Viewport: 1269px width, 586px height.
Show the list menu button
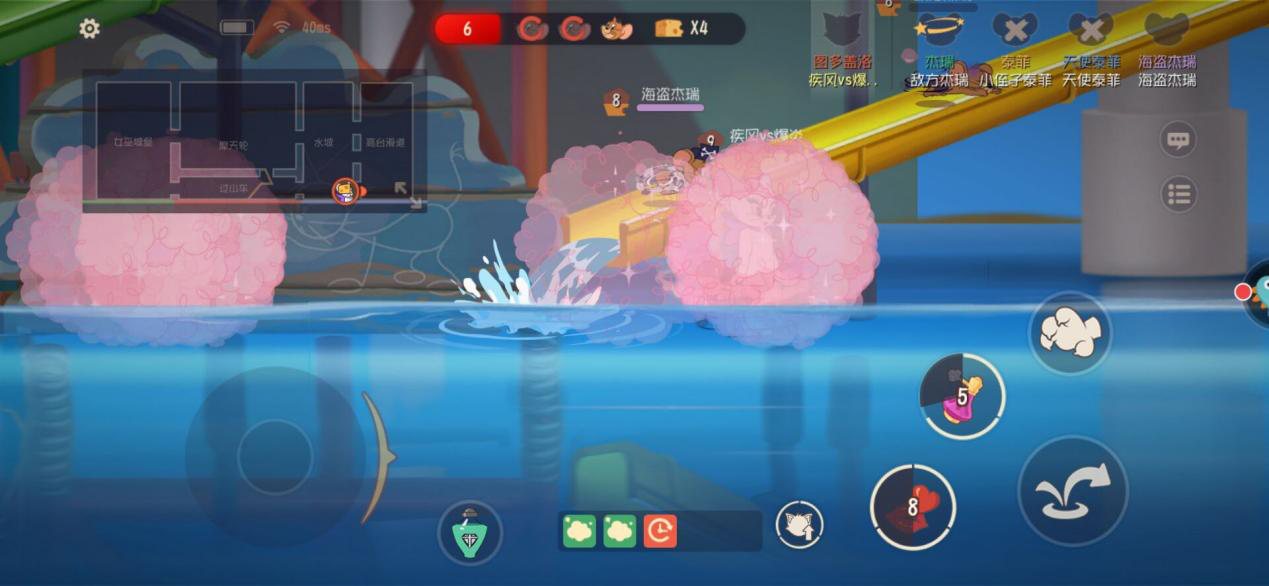point(1178,193)
